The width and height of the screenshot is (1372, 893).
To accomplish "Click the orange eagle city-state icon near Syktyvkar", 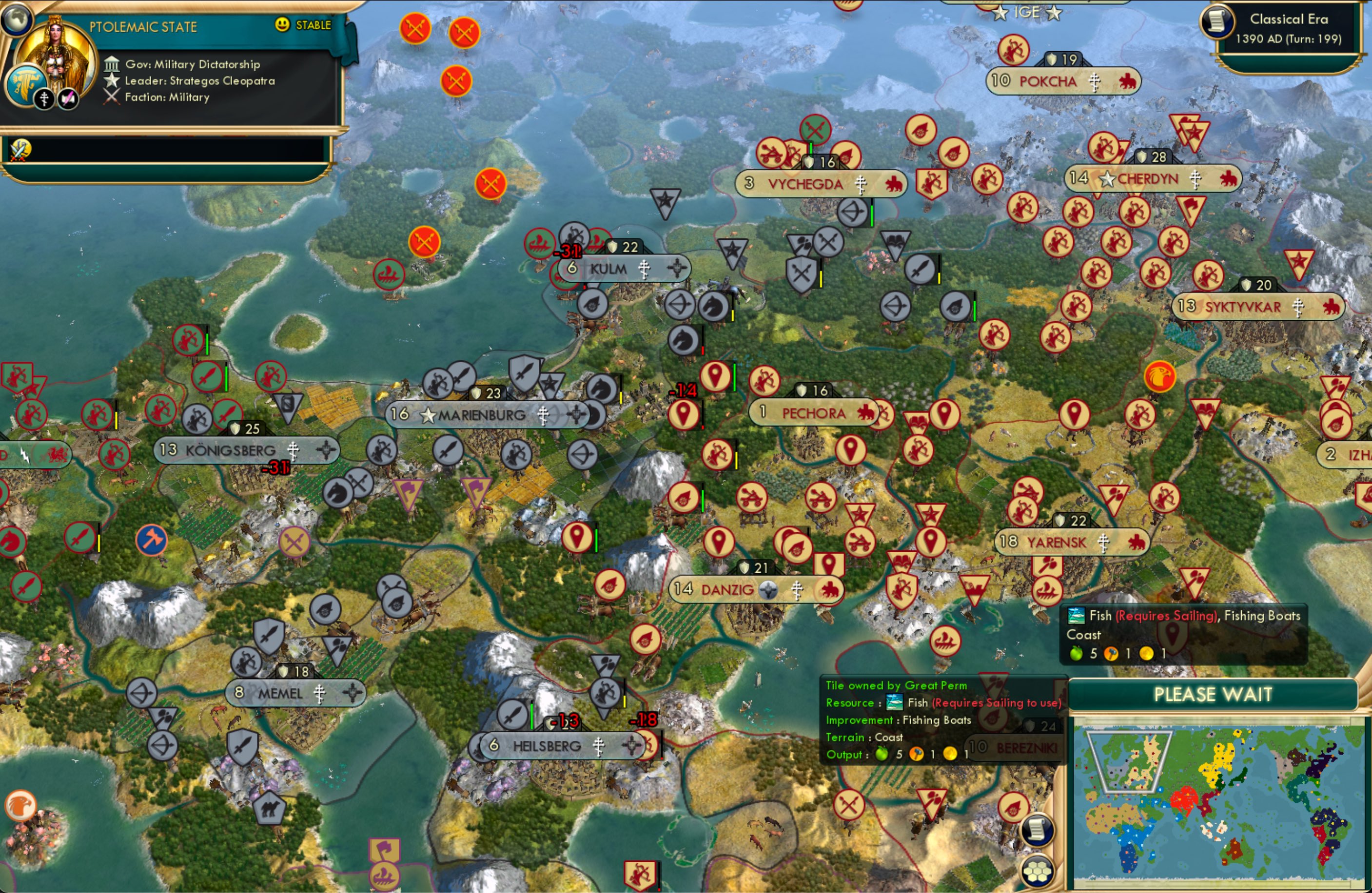I will click(1160, 376).
